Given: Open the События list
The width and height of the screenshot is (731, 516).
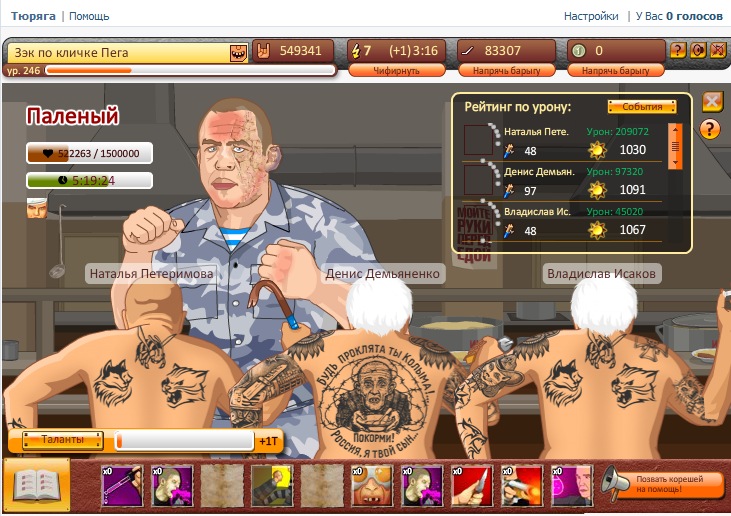Looking at the screenshot, I should [x=635, y=107].
